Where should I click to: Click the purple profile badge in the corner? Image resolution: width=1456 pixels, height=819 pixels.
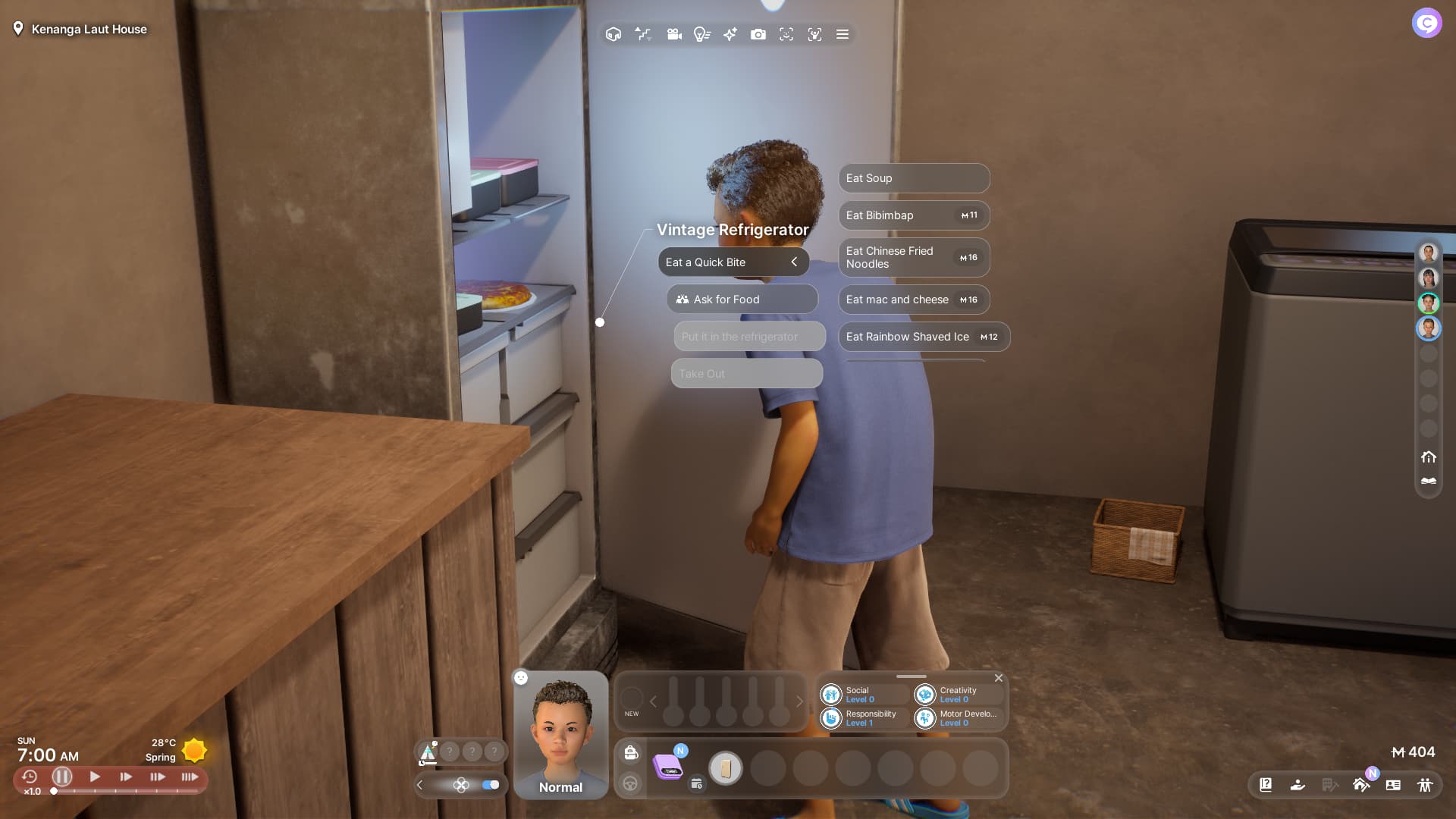coord(1426,23)
